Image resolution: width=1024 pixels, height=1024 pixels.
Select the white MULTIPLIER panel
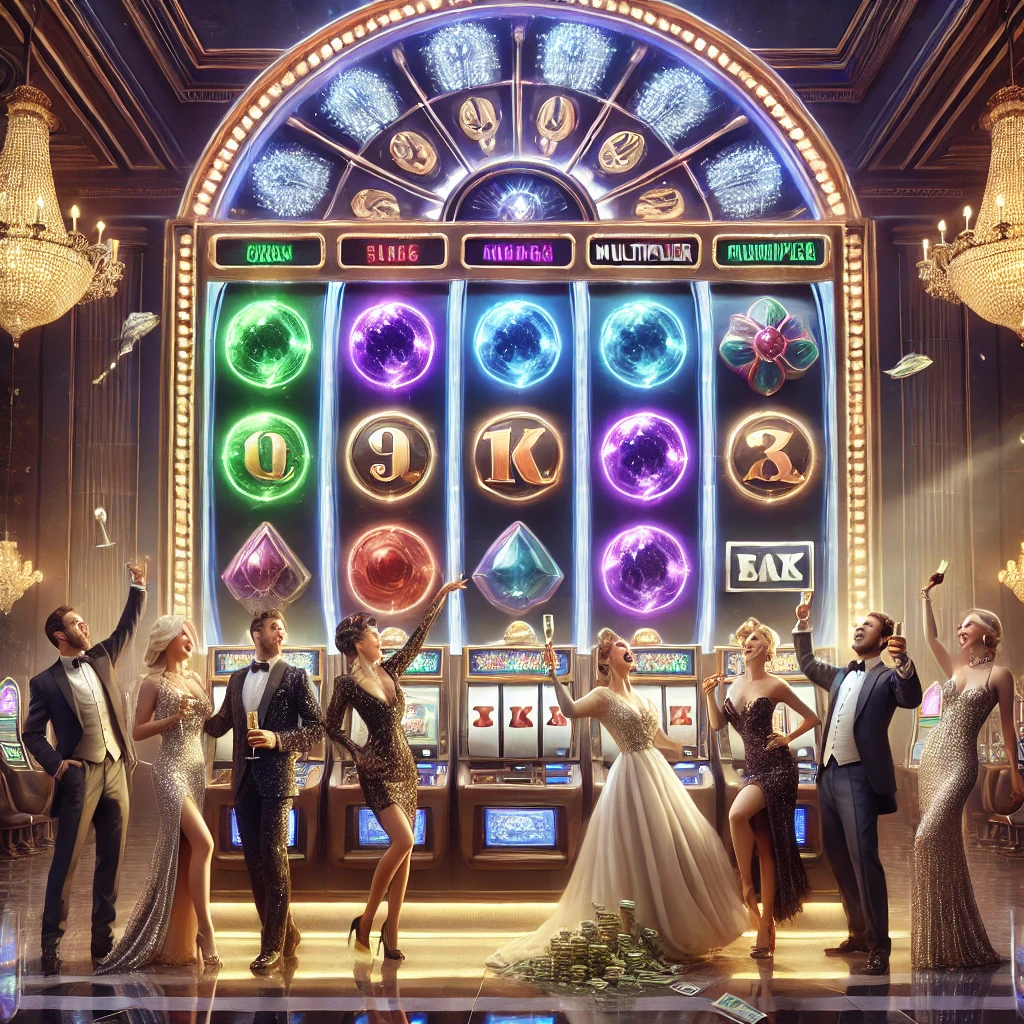click(642, 251)
